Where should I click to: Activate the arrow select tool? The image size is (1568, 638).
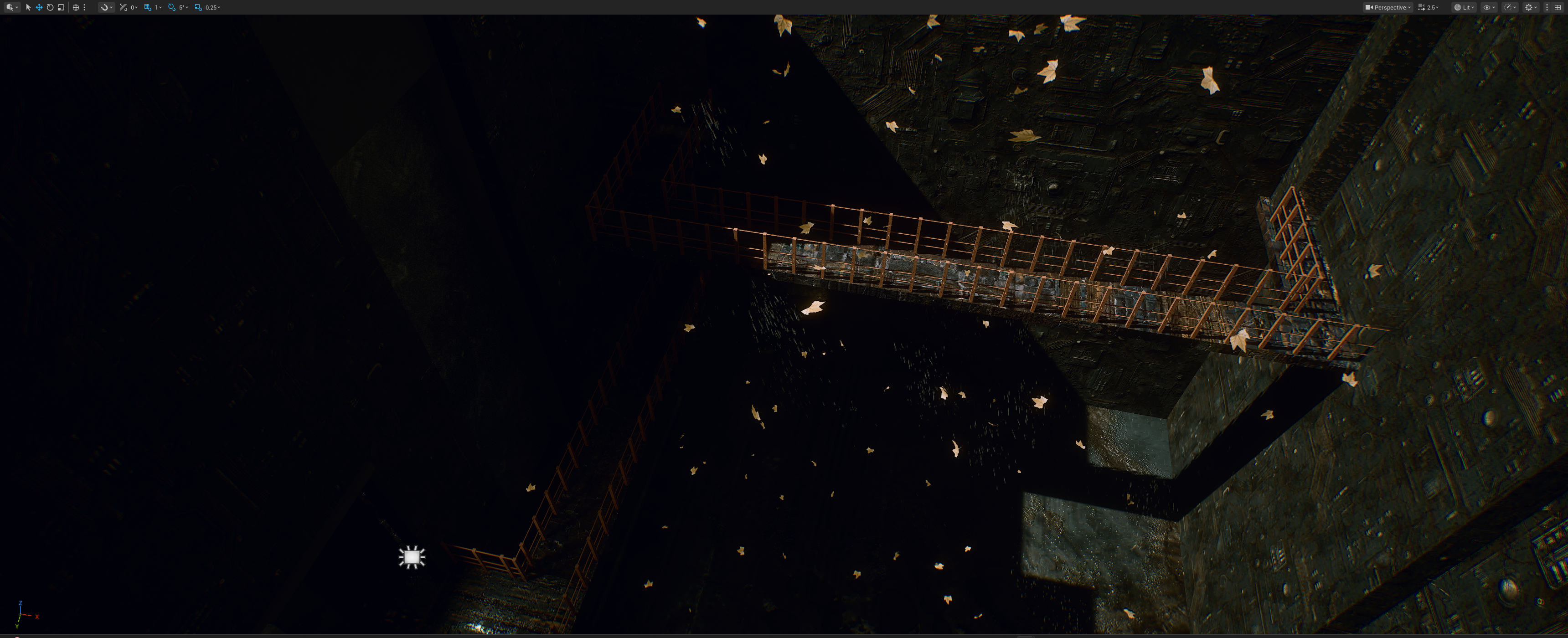(x=28, y=7)
